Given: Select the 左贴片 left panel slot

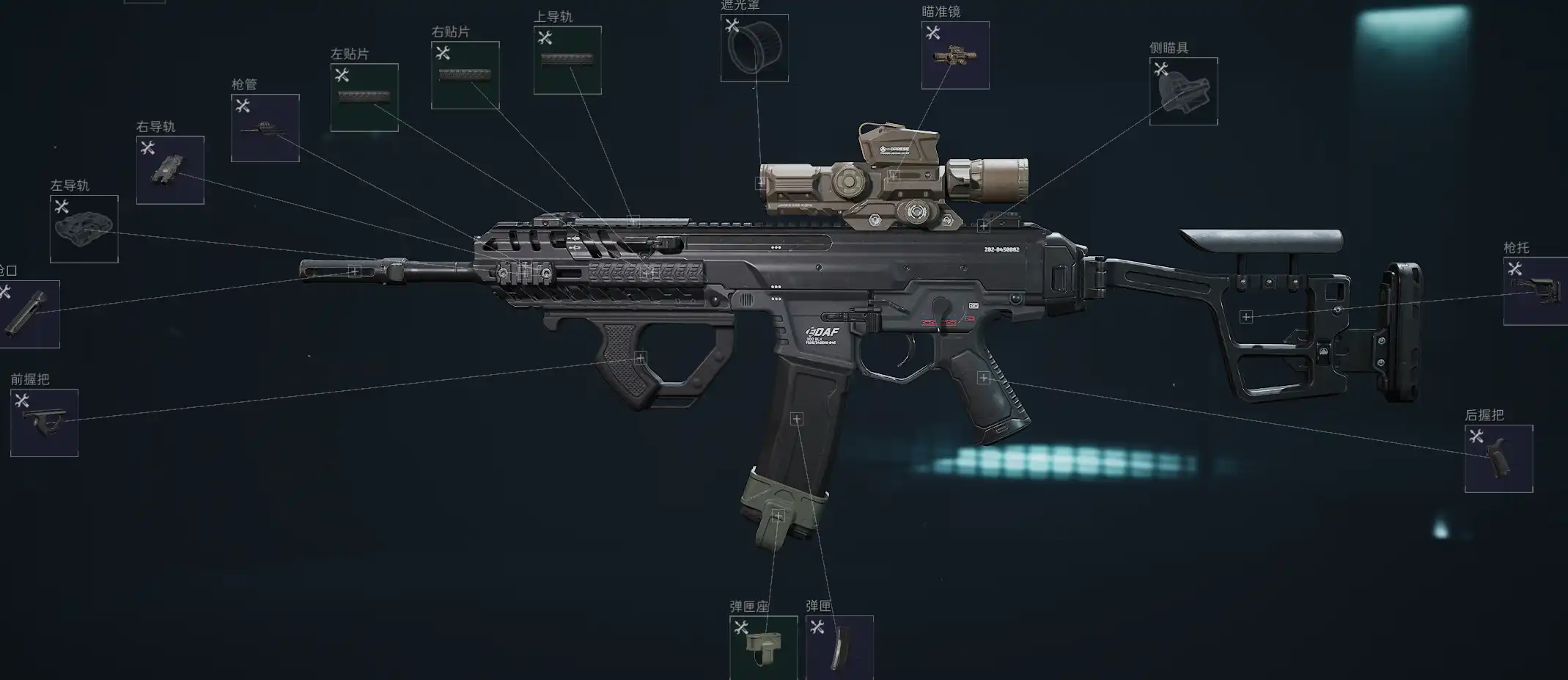Looking at the screenshot, I should 364,98.
